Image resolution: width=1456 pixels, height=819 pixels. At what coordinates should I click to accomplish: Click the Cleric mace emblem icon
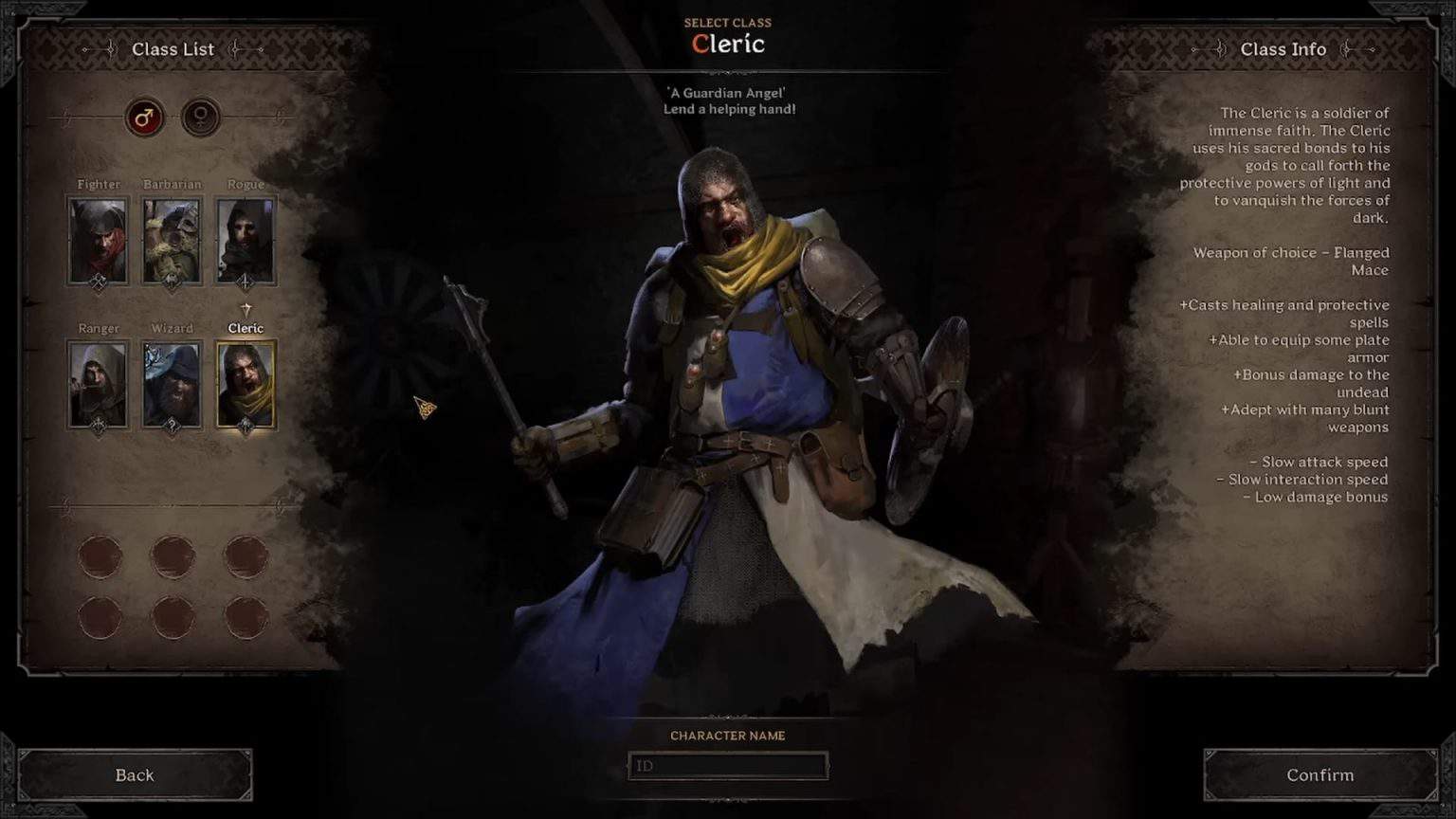(x=246, y=427)
